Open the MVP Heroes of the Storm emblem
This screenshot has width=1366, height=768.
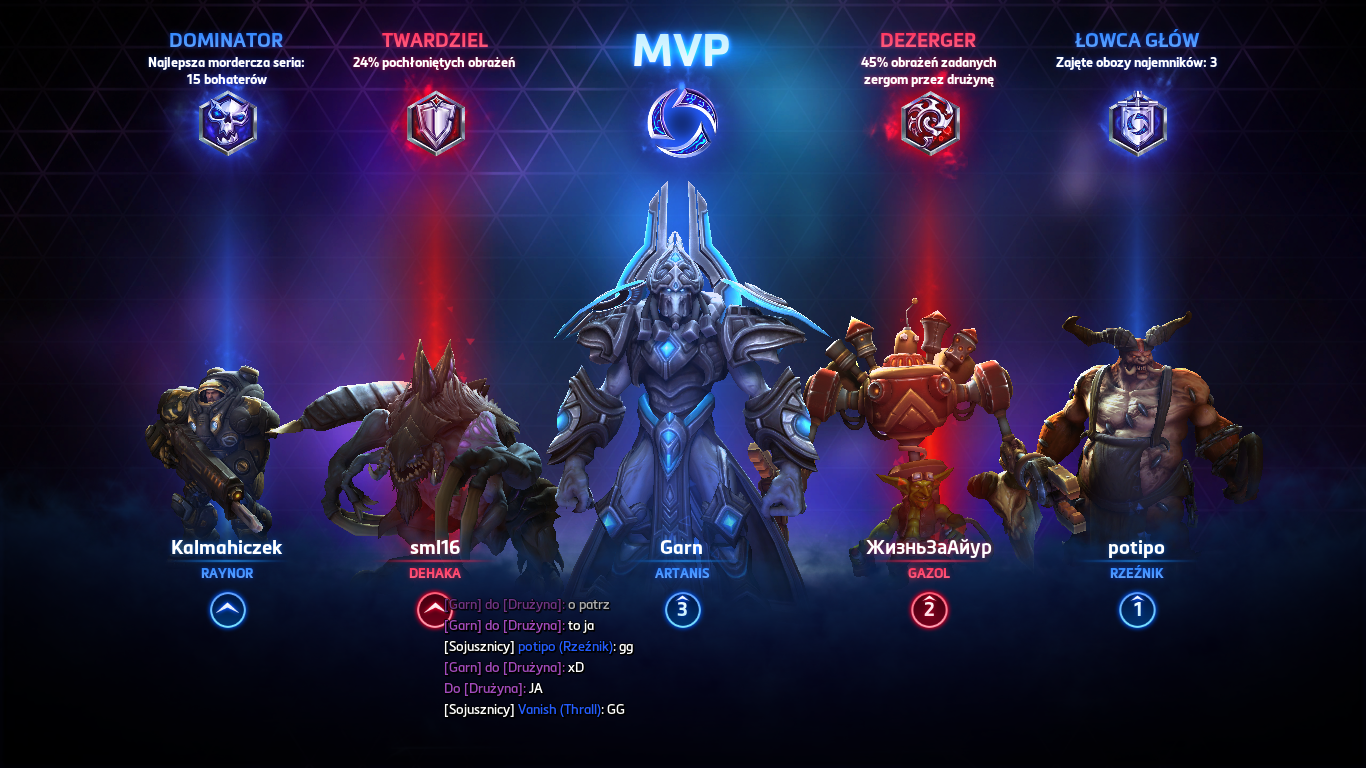point(683,122)
